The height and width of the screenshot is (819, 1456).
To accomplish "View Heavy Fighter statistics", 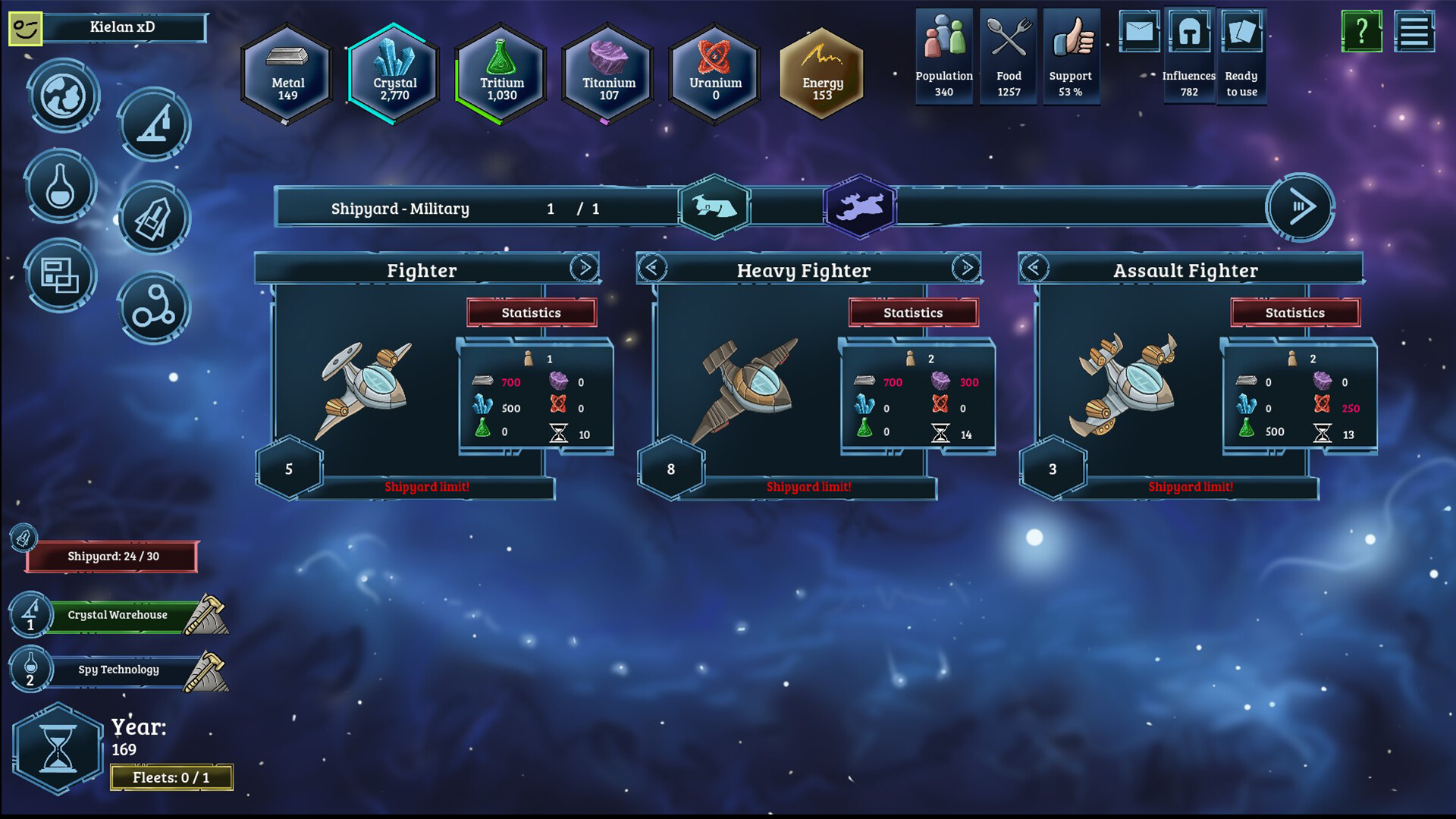I will click(913, 312).
